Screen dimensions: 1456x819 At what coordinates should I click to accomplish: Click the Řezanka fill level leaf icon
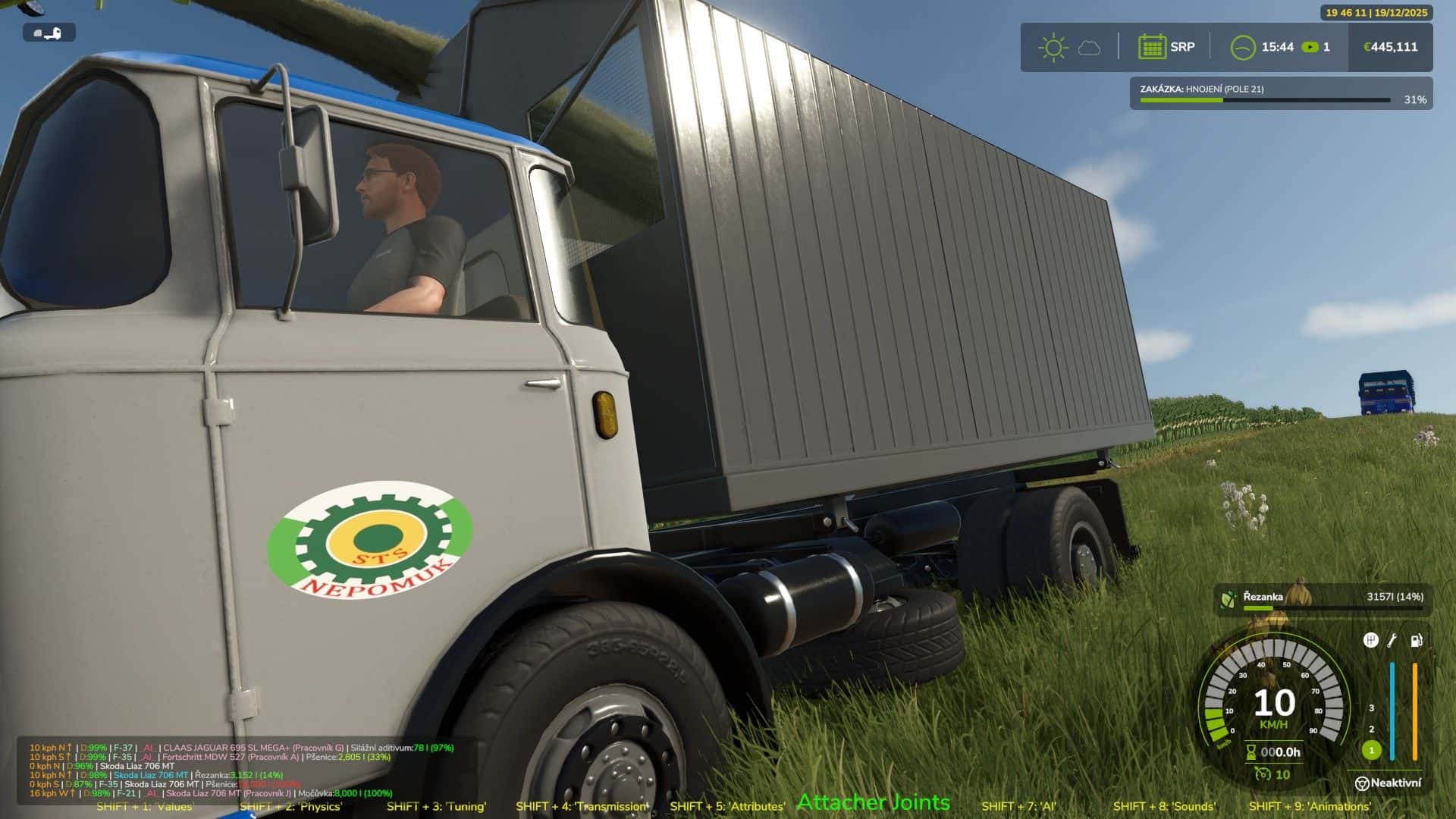[x=1228, y=599]
